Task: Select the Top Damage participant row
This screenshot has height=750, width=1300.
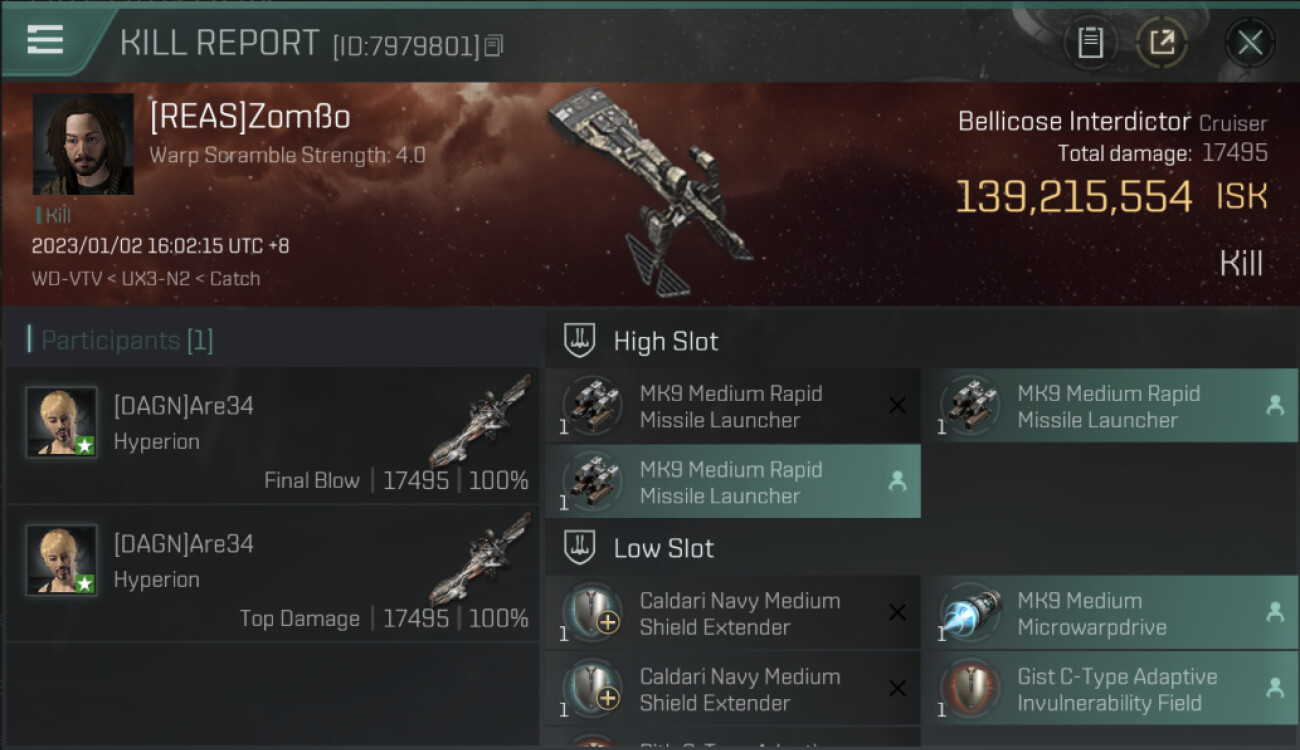Action: tap(272, 573)
